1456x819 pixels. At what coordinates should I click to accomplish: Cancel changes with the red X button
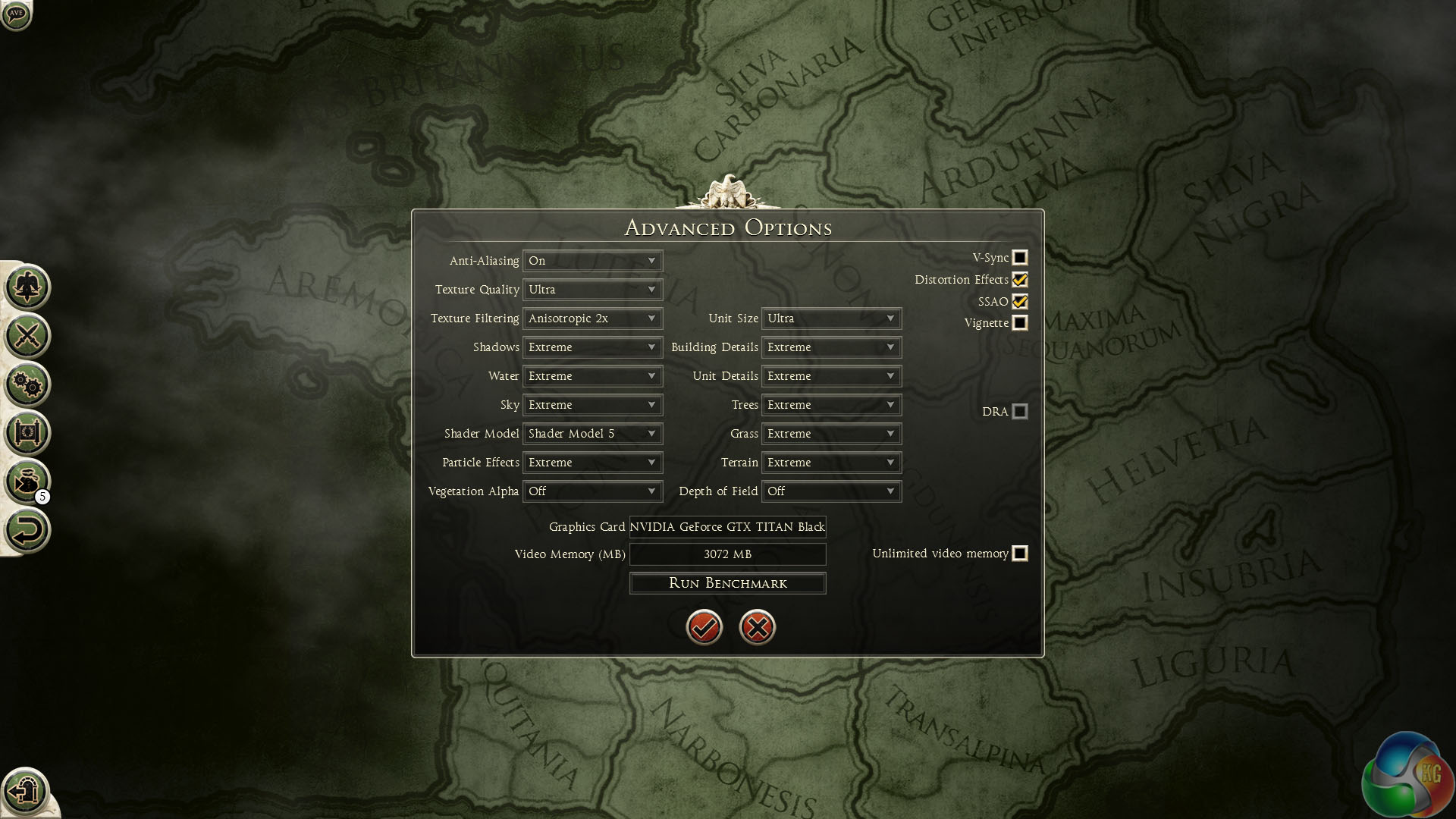(757, 627)
